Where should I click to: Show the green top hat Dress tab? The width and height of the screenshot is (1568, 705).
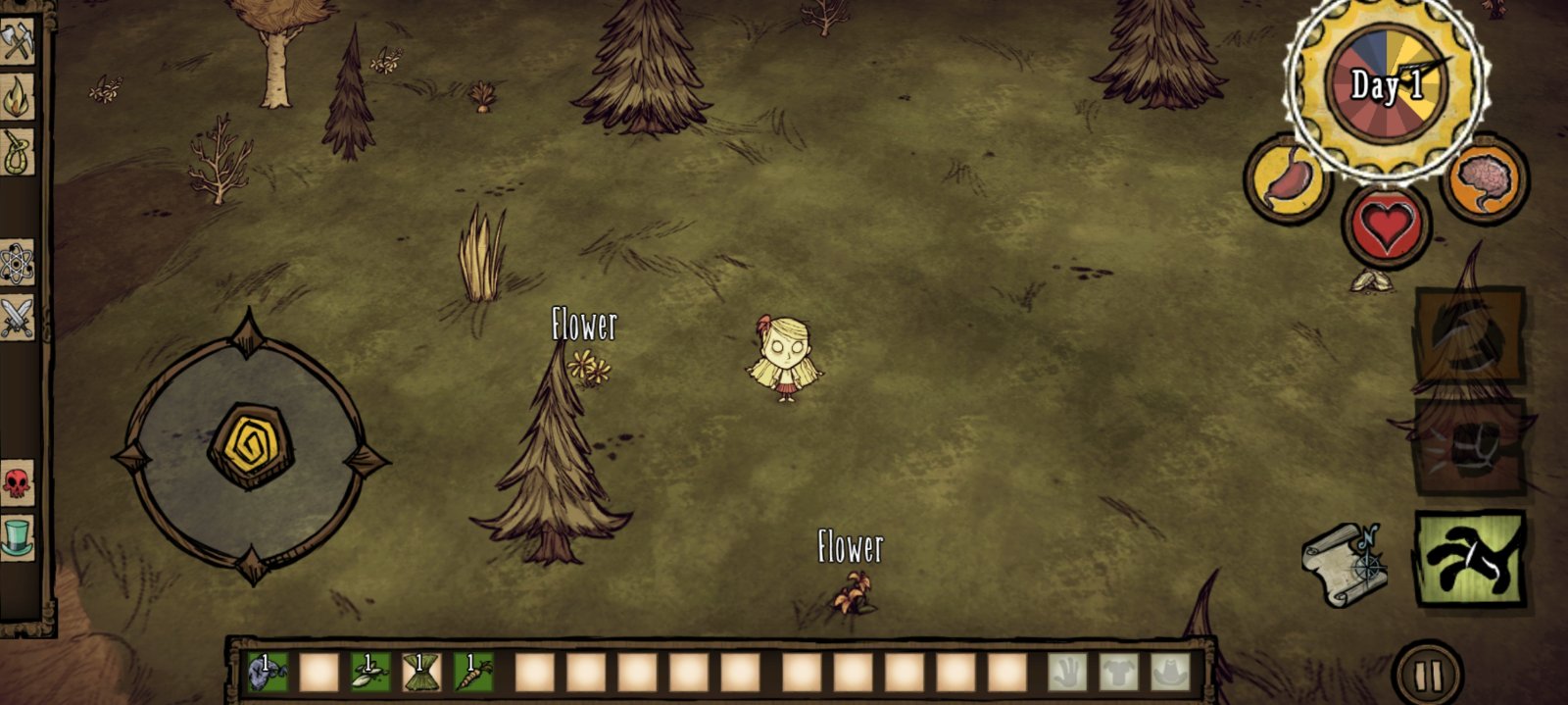pos(17,537)
